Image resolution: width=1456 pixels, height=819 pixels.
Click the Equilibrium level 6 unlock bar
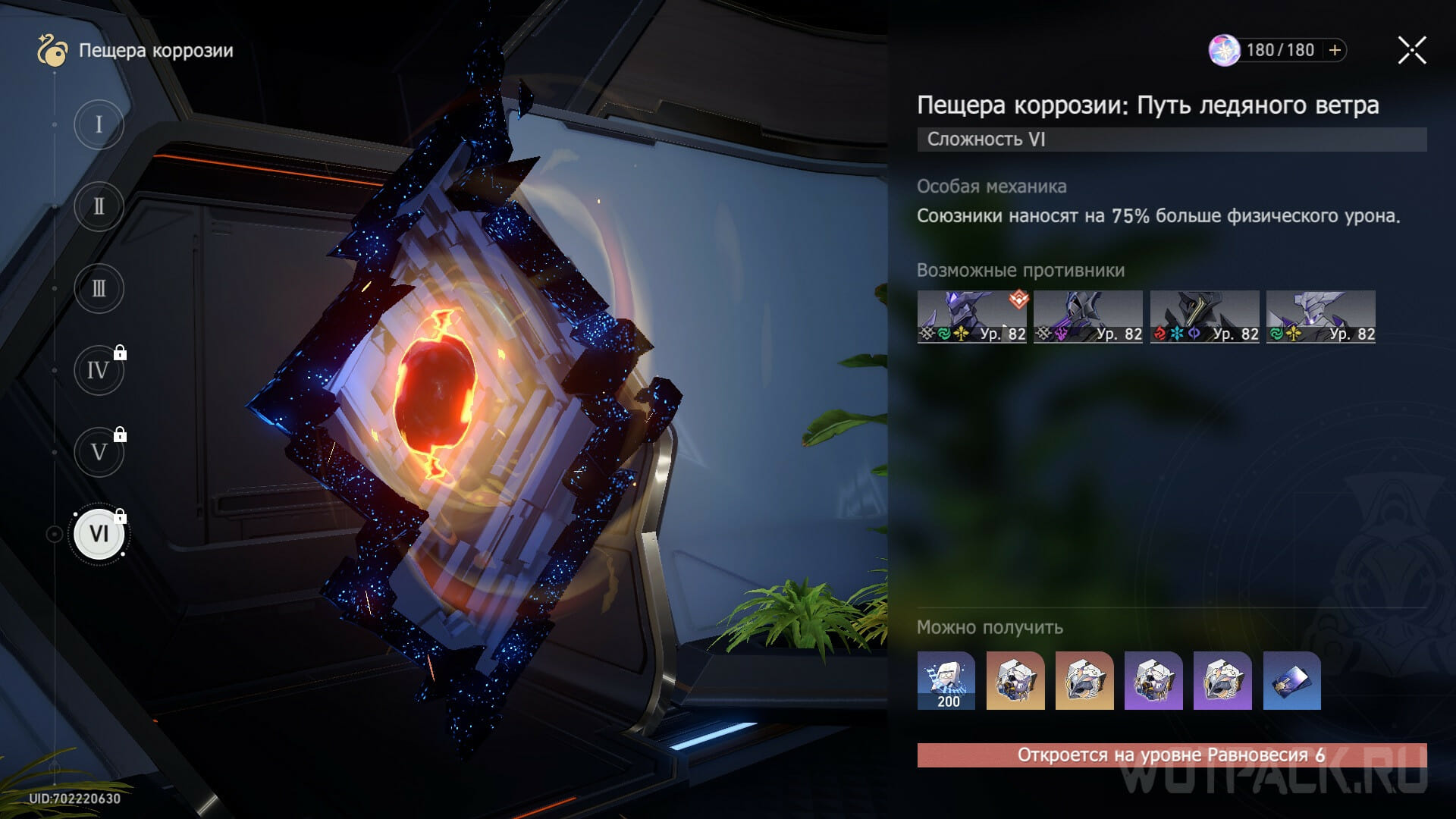(1172, 755)
